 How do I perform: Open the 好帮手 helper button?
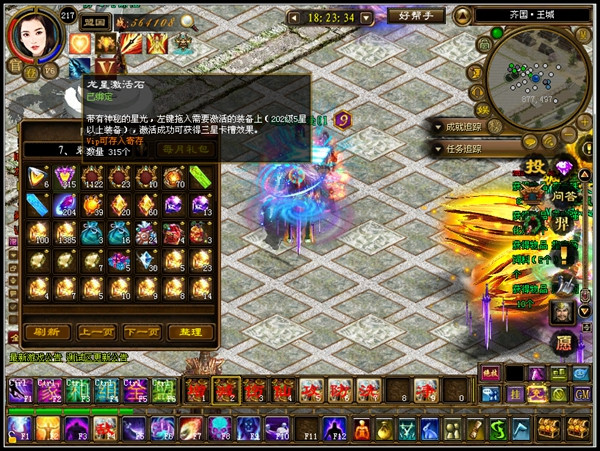coord(412,17)
